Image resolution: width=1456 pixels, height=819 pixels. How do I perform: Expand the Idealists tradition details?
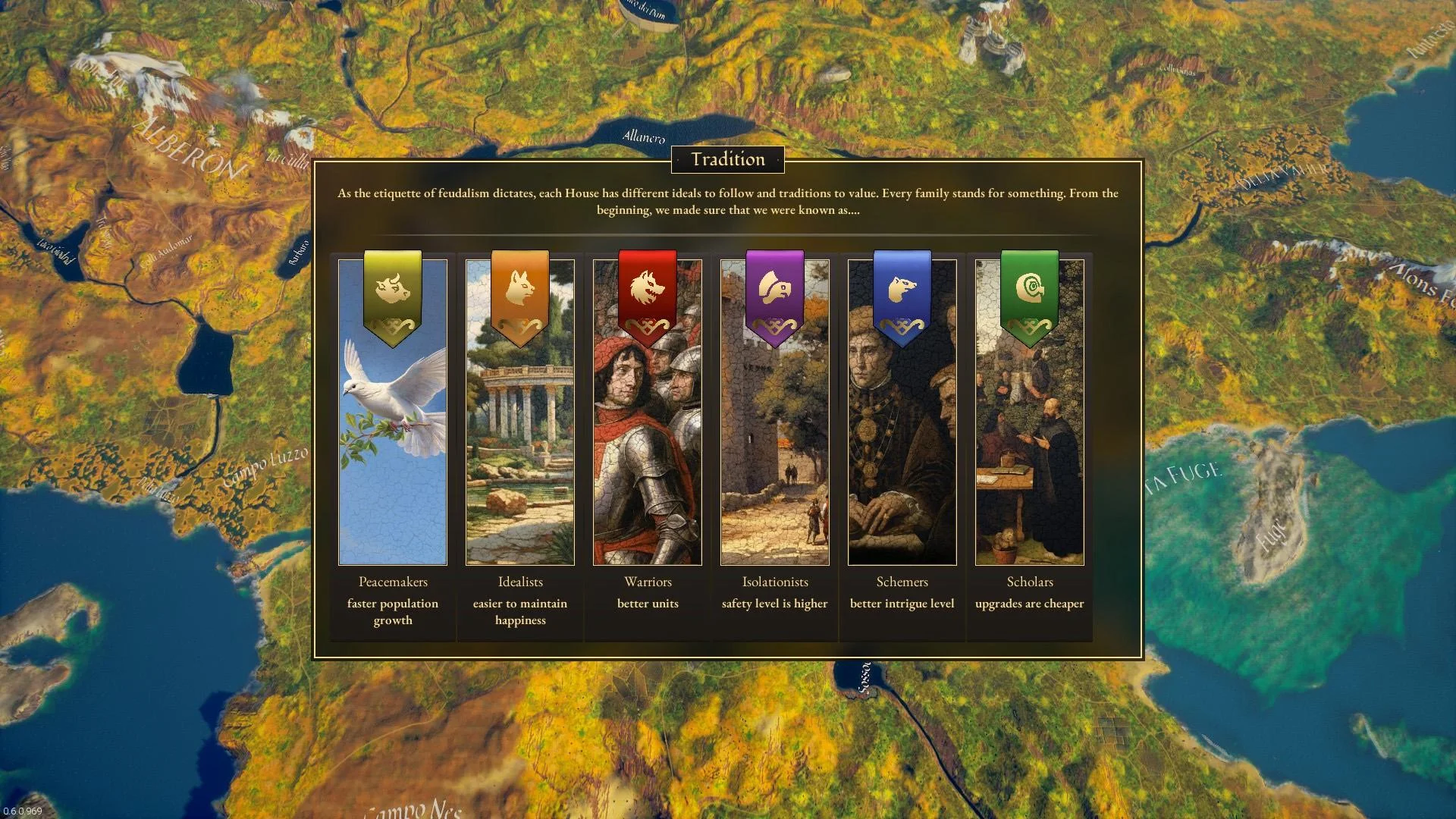point(520,455)
